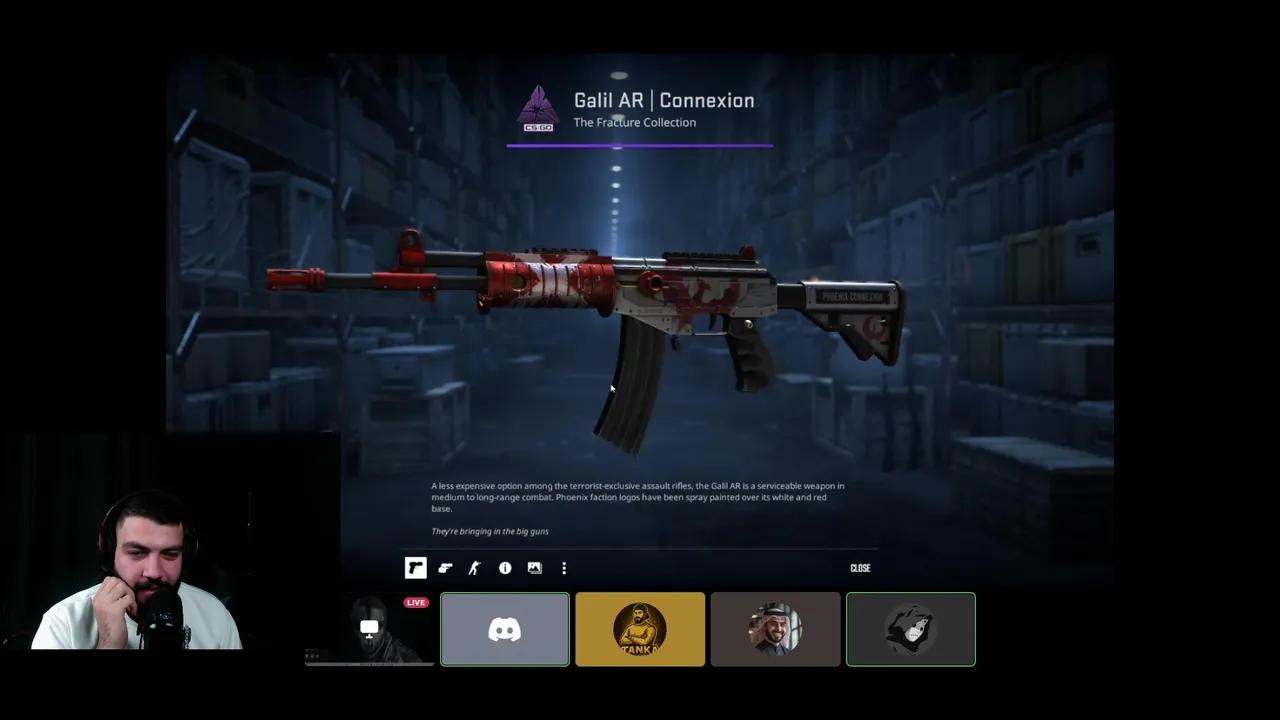1280x720 pixels.
Task: Click the CLOSE button
Action: point(860,568)
